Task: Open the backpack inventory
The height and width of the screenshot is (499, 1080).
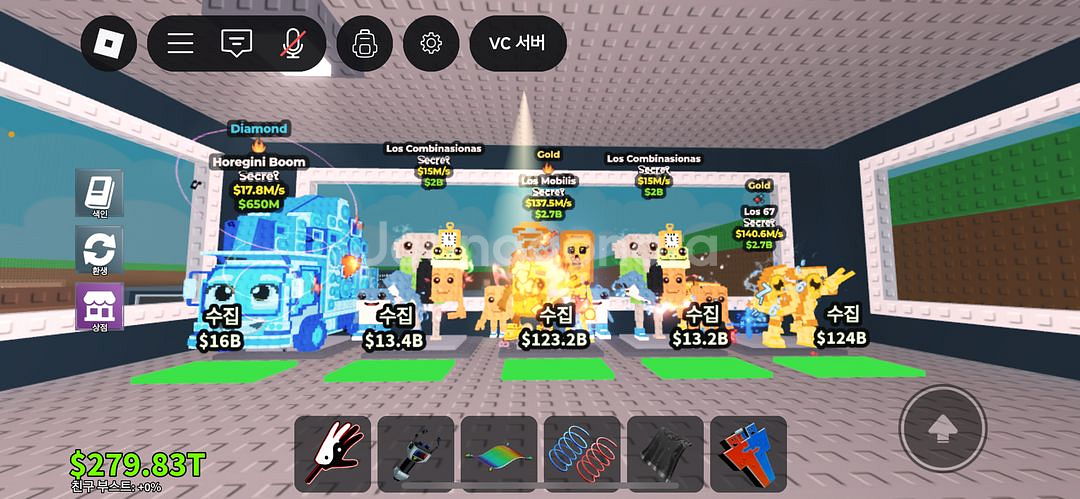Action: (364, 44)
